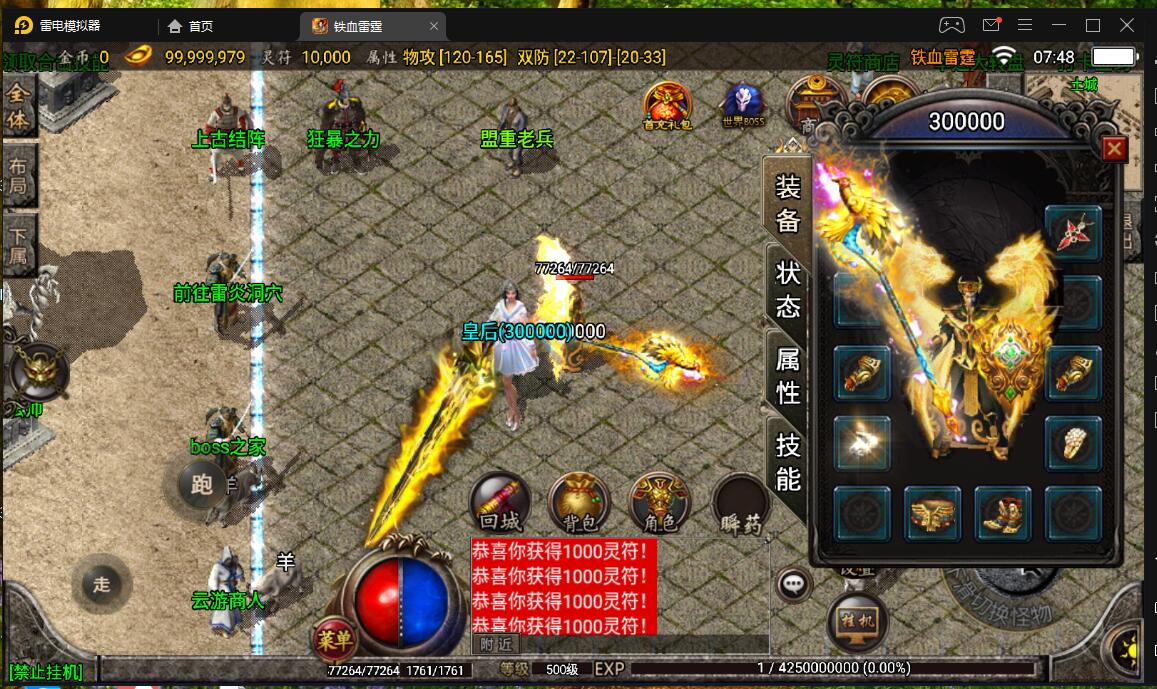The width and height of the screenshot is (1157, 689).
Task: Tap the 瞬药 instant potion button
Action: point(740,504)
